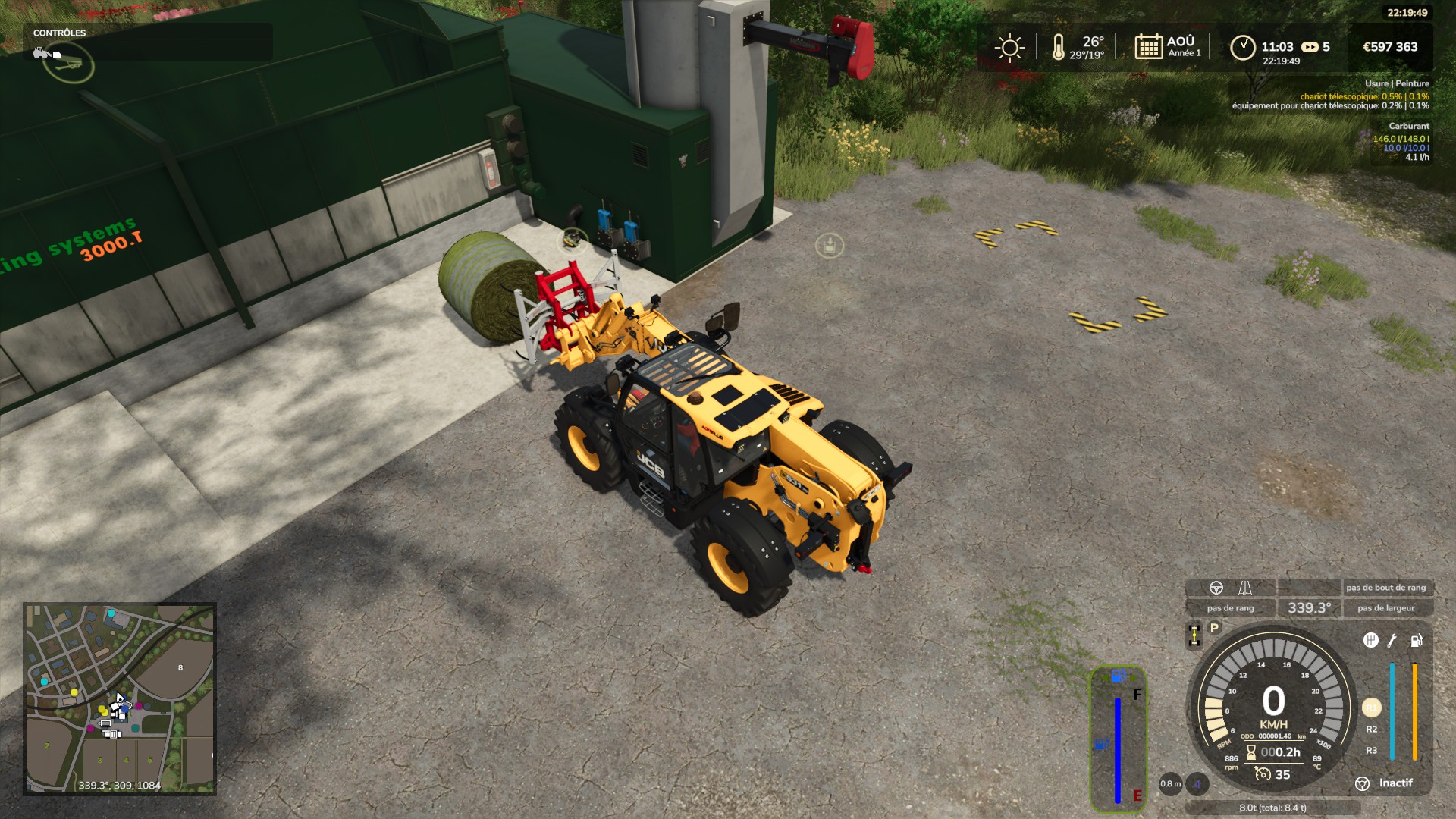Select the R1 gear indicator
The width and height of the screenshot is (1456, 819).
[1371, 708]
